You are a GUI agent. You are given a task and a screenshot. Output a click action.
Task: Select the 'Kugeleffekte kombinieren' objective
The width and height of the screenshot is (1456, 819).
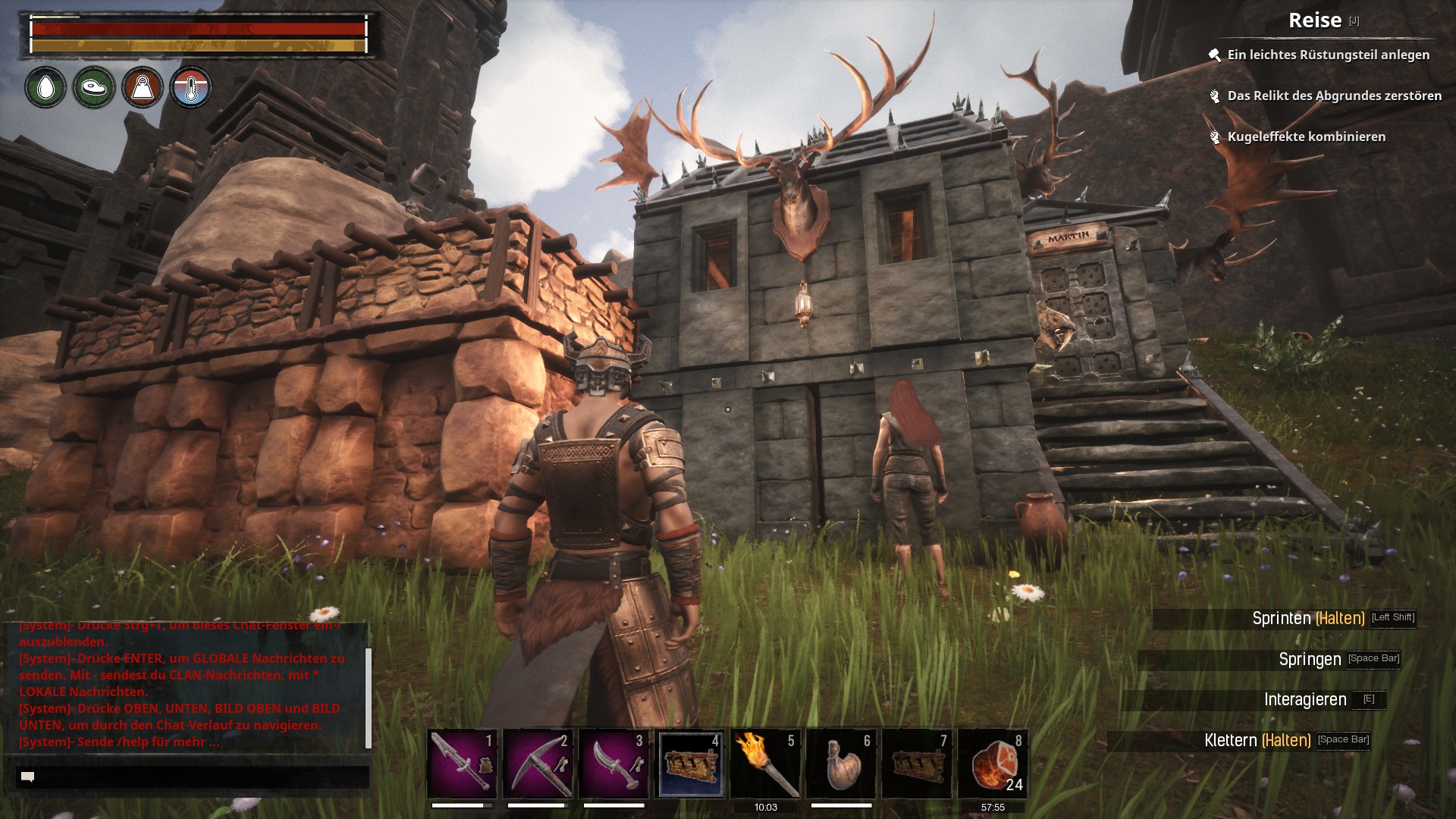pyautogui.click(x=1306, y=136)
